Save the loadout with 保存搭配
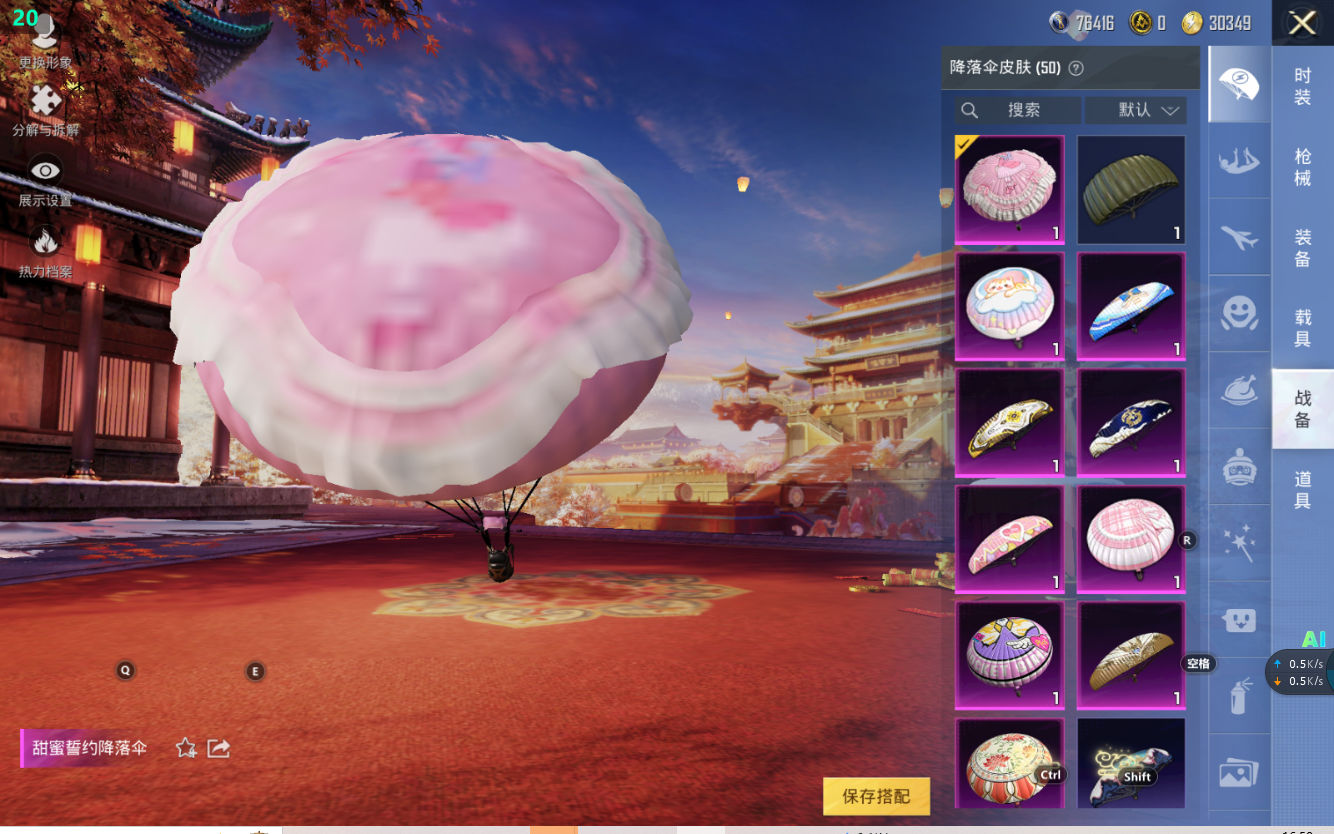 tap(876, 796)
